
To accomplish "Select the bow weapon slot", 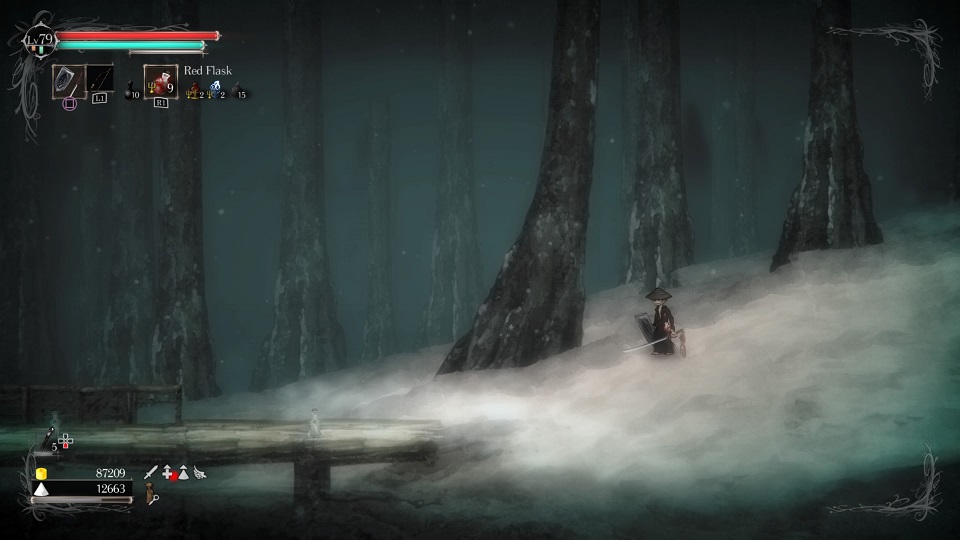I will [100, 80].
